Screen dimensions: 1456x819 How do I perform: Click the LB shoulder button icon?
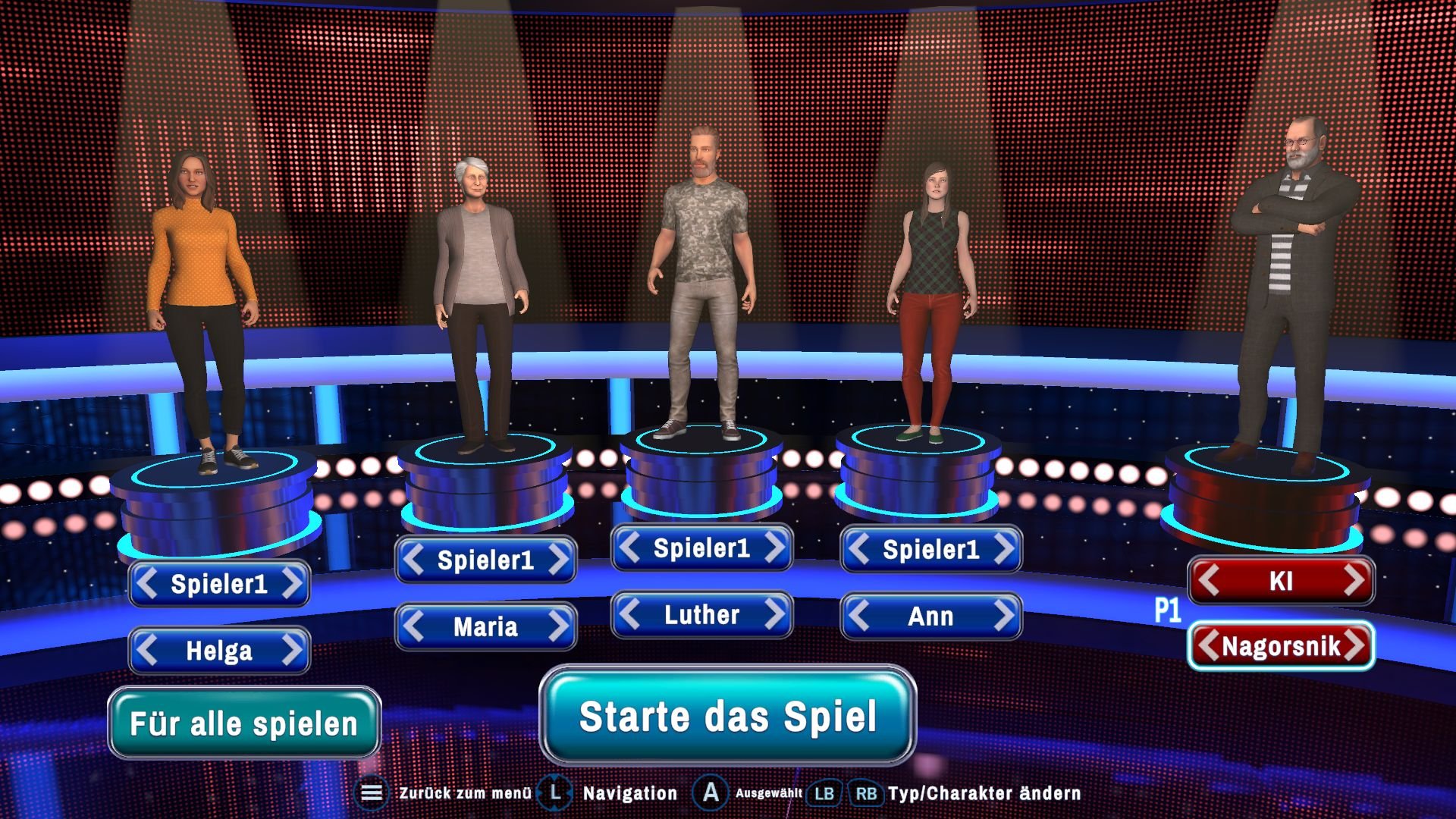(826, 793)
